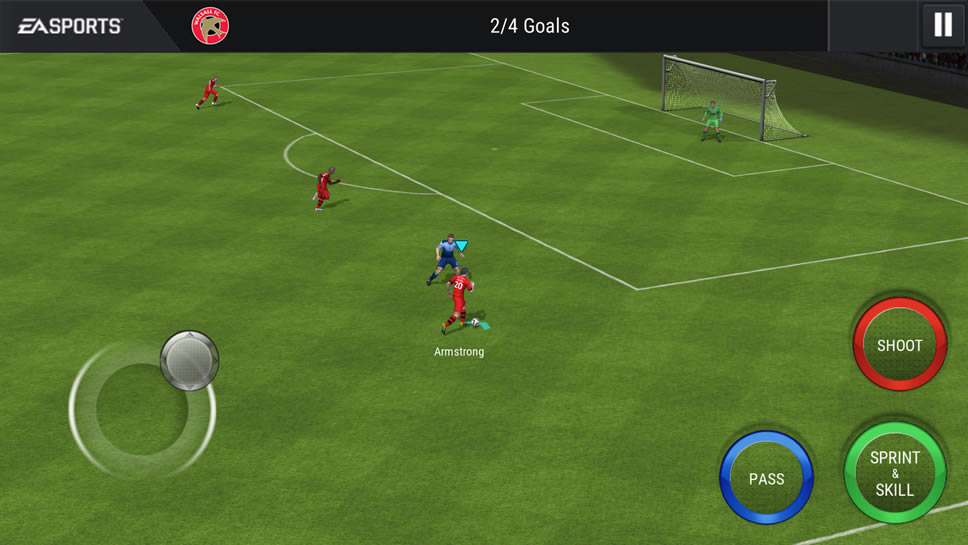
Task: Tap the virtual joystick knob
Action: 189,359
